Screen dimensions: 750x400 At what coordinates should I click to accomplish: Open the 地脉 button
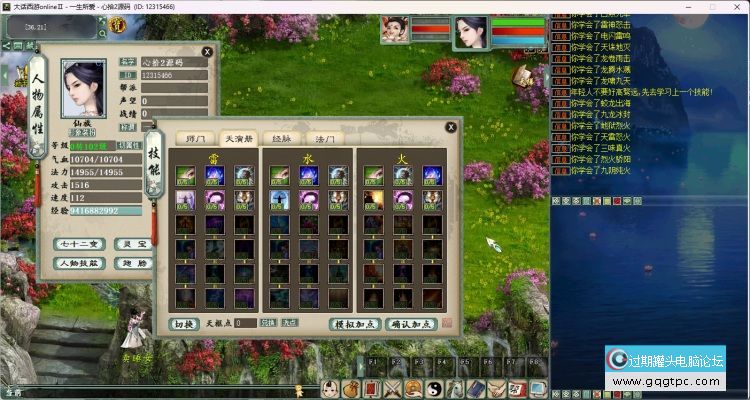(130, 263)
